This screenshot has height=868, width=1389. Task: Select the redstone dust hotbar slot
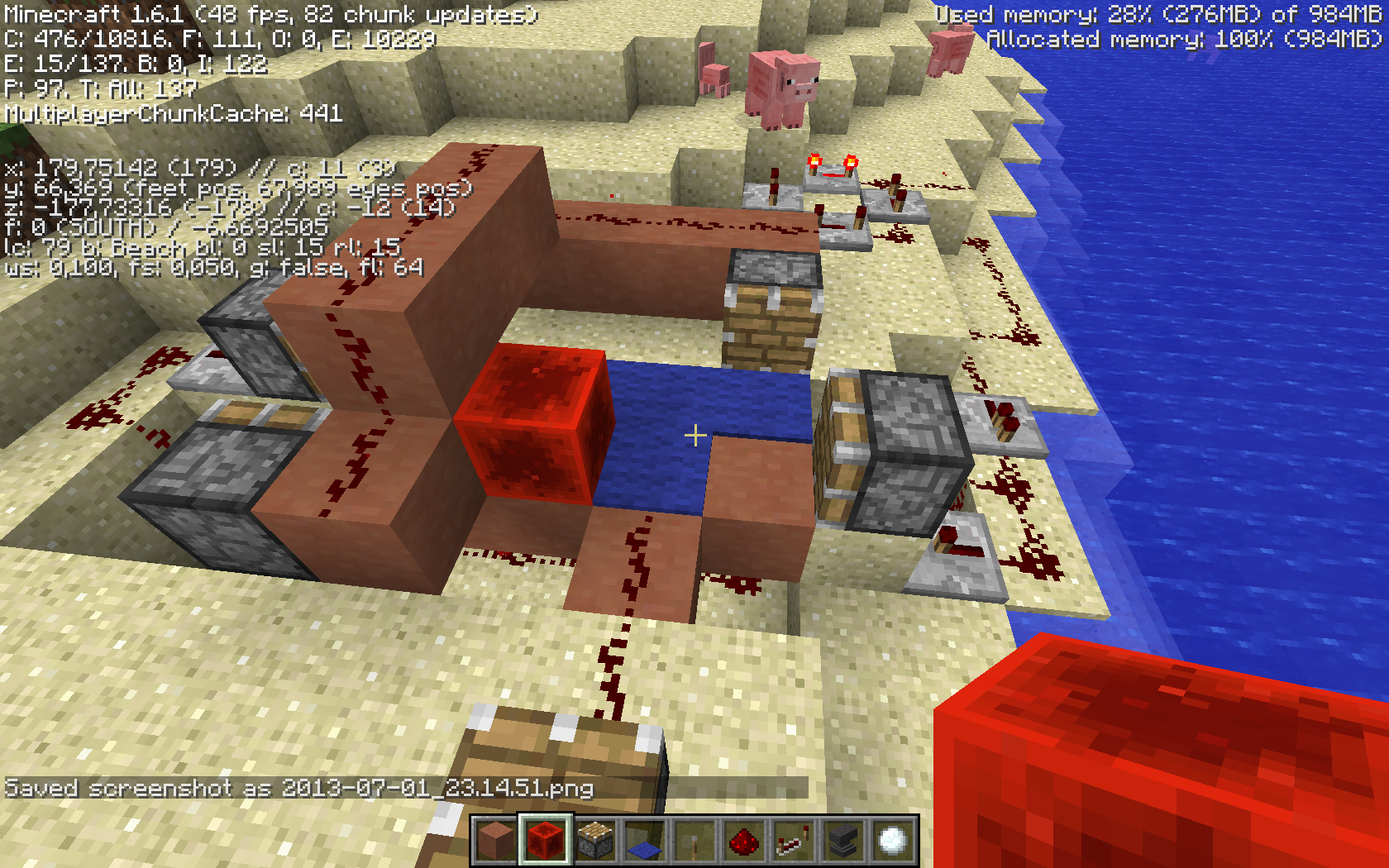(x=744, y=841)
